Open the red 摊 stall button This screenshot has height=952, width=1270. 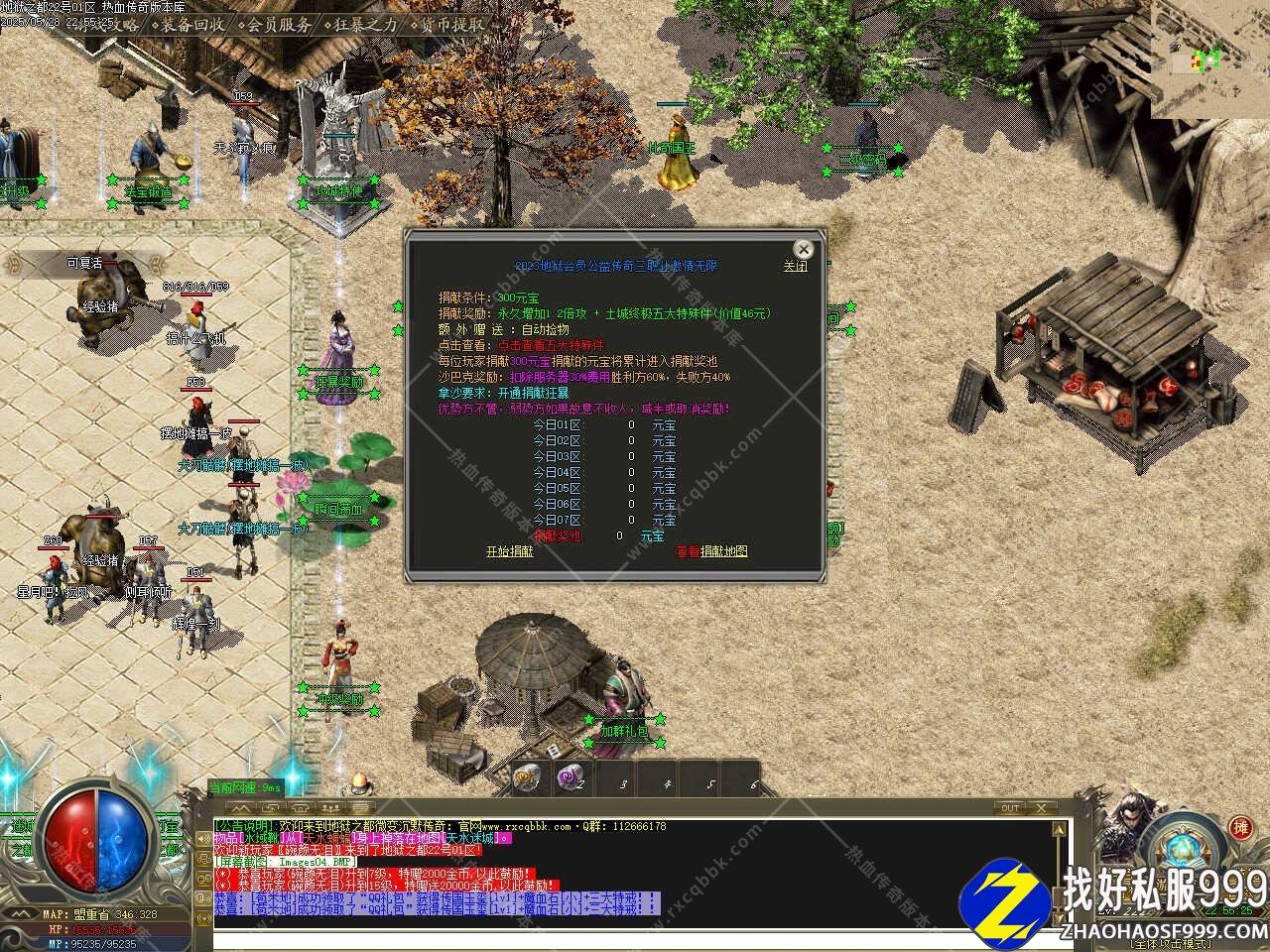point(1240,827)
